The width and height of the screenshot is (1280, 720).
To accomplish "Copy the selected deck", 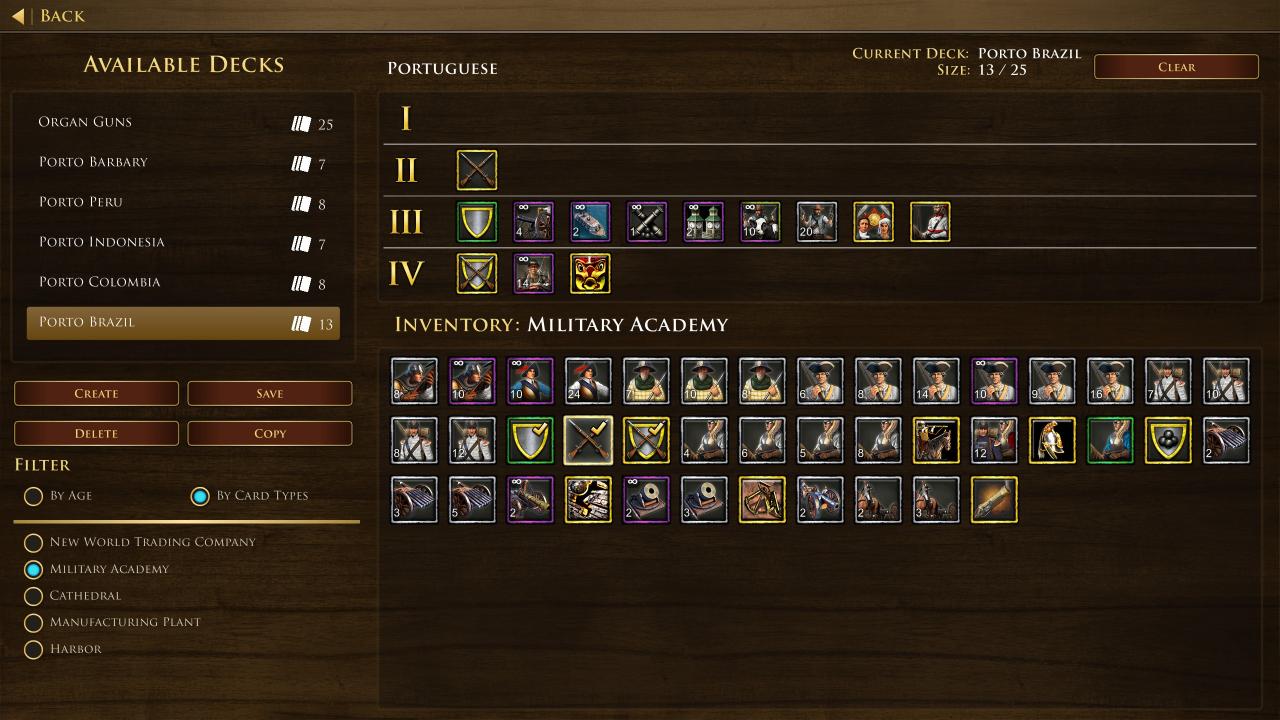I will tap(269, 433).
